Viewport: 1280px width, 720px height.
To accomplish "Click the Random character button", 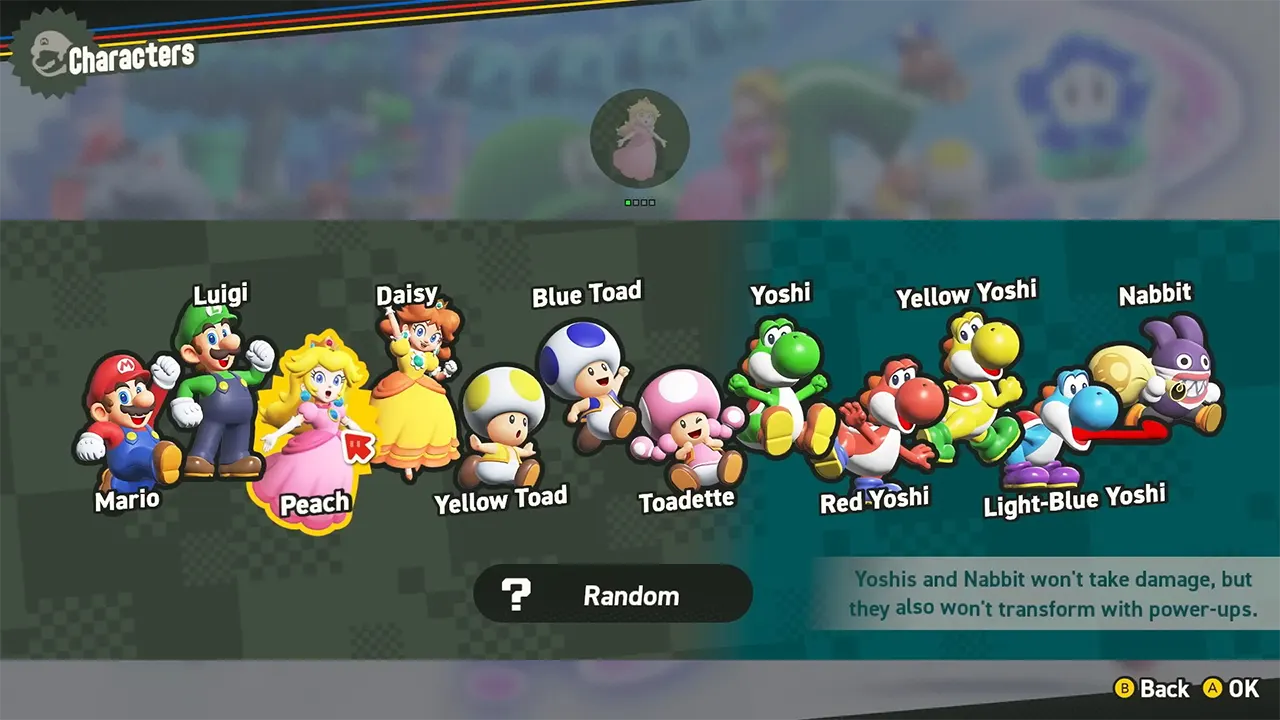I will pos(613,594).
